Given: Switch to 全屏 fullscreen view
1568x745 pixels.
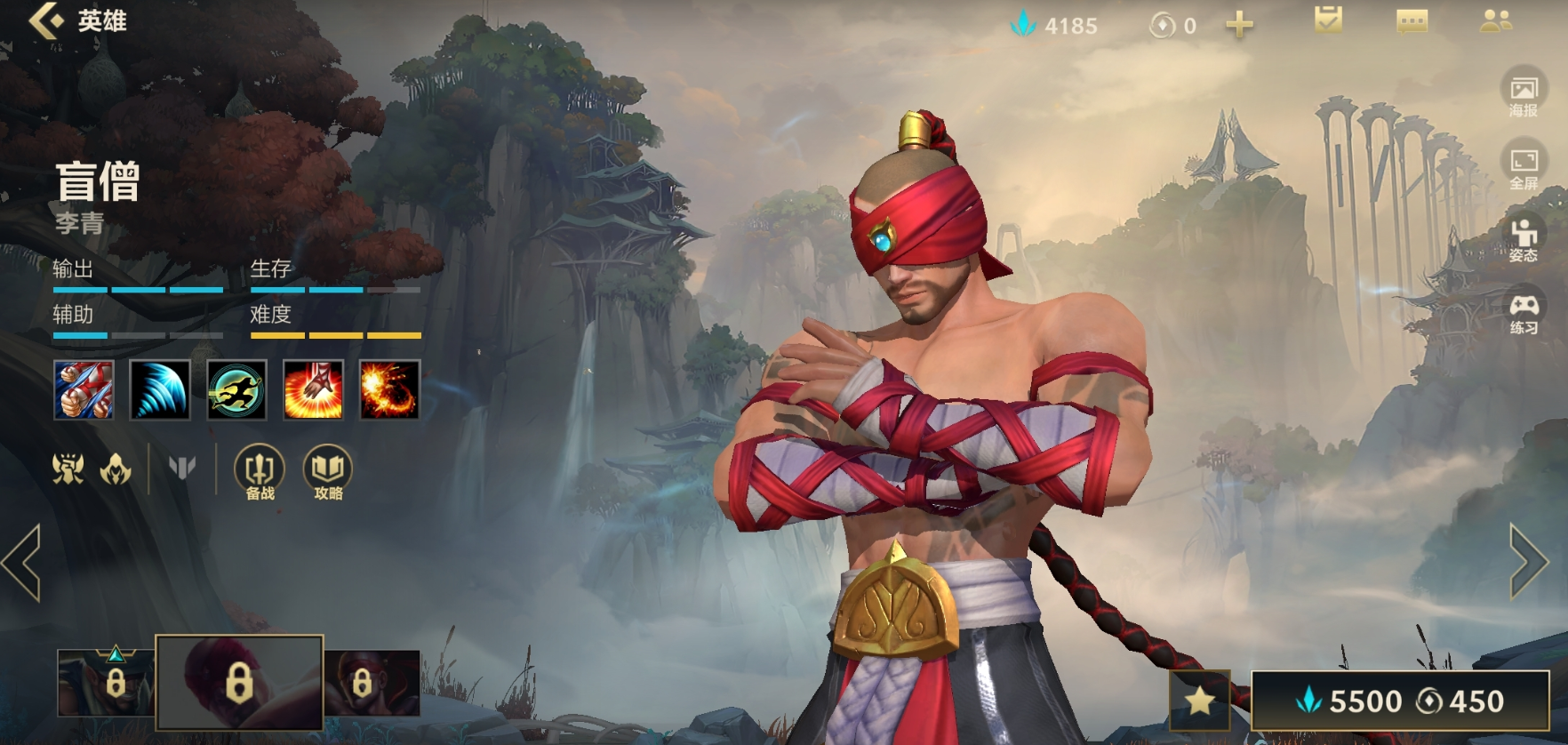Looking at the screenshot, I should click(x=1524, y=166).
